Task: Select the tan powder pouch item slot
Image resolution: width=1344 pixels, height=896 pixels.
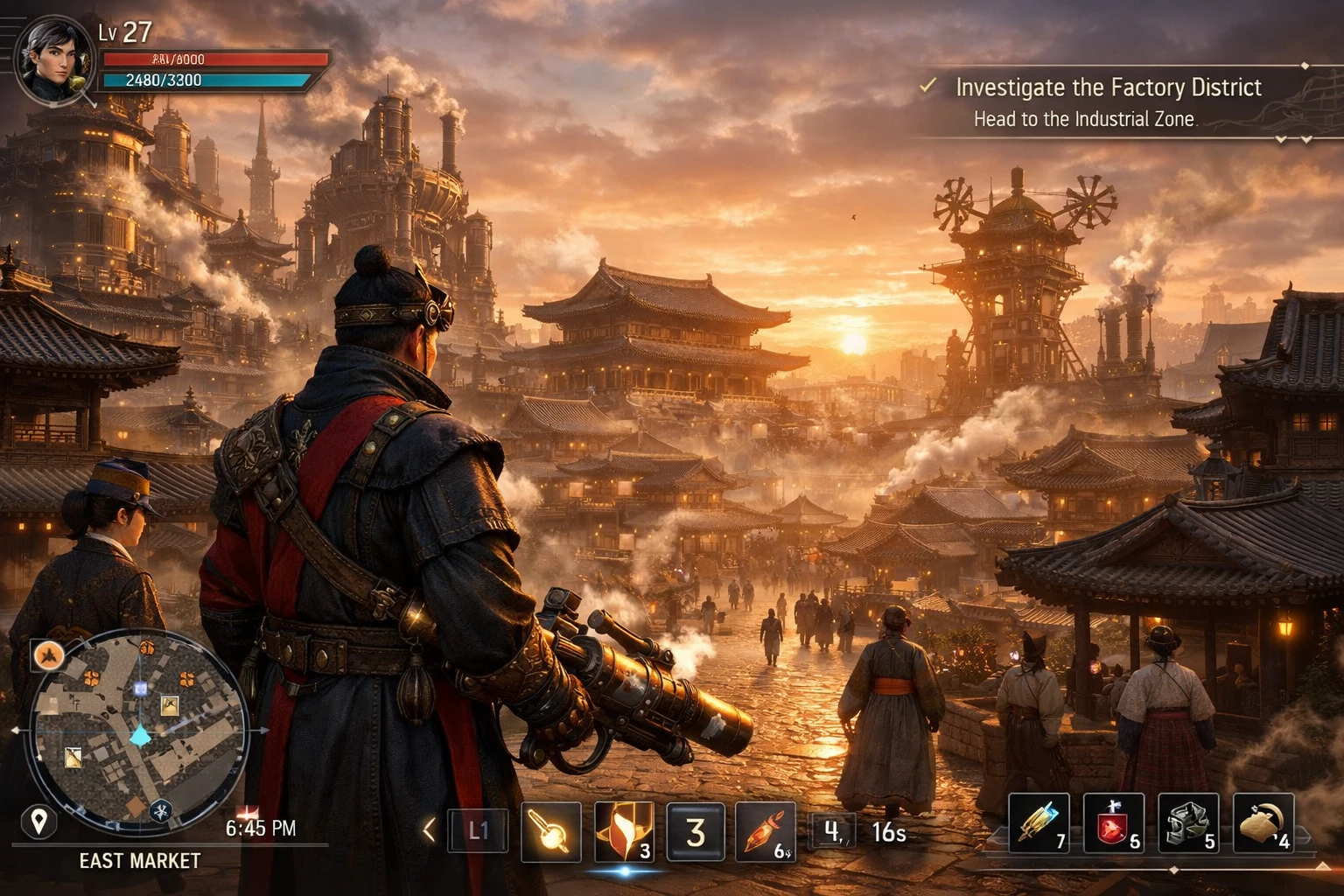Action: tap(1263, 823)
